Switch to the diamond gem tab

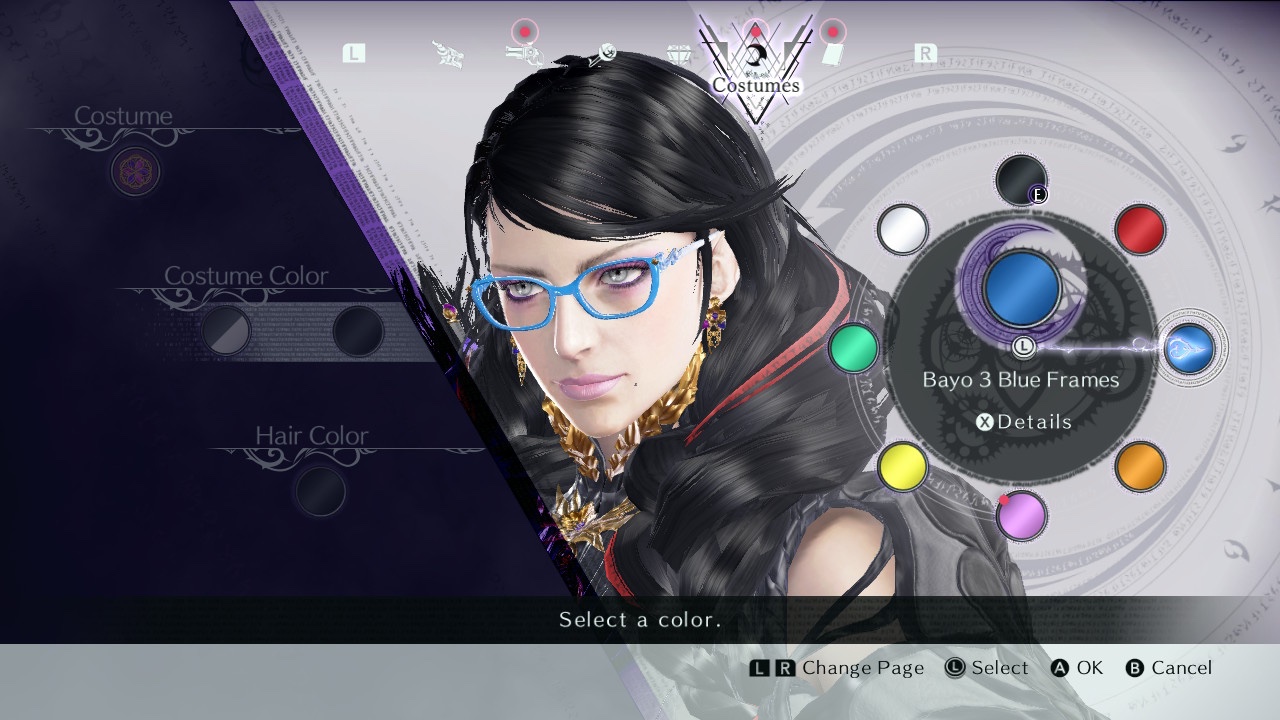[x=680, y=54]
